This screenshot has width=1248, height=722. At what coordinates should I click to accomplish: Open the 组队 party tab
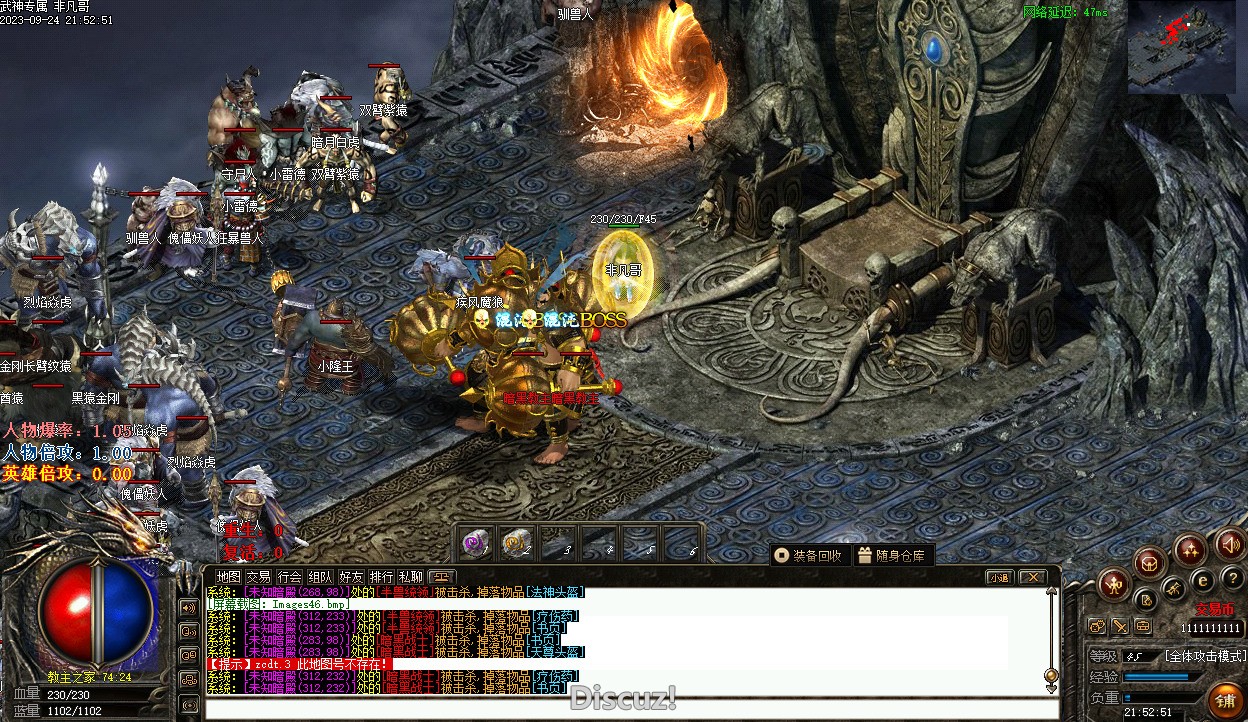pyautogui.click(x=320, y=577)
